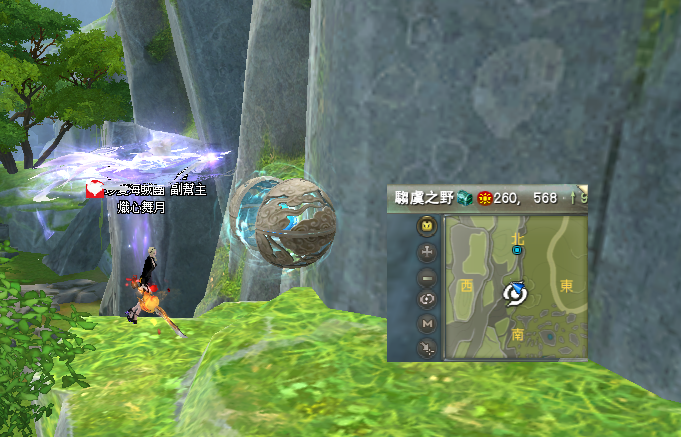Viewport: 681px width, 437px height.
Task: Open the teal treasure chest icon
Action: tap(465, 199)
